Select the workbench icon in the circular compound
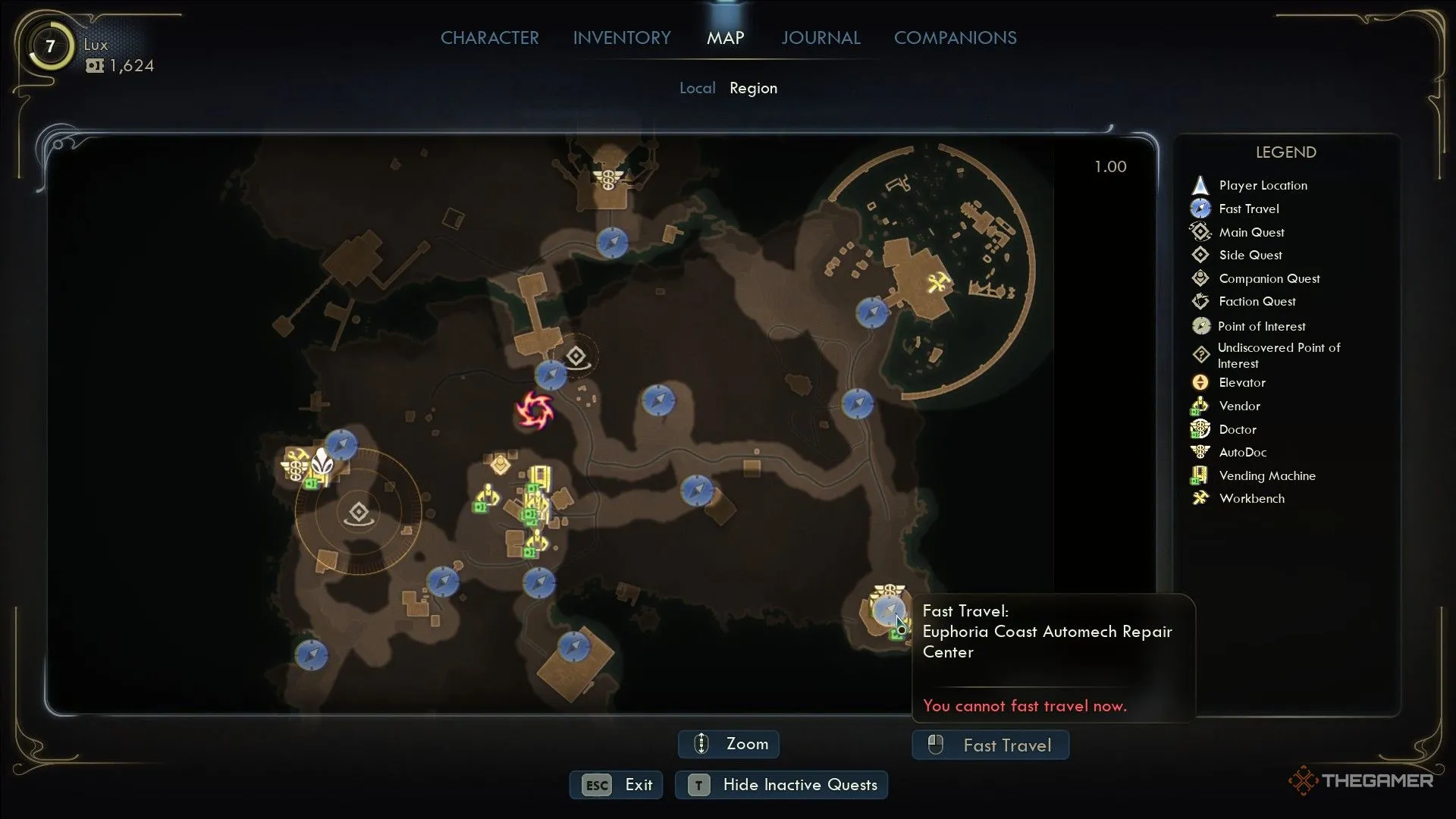 point(939,283)
